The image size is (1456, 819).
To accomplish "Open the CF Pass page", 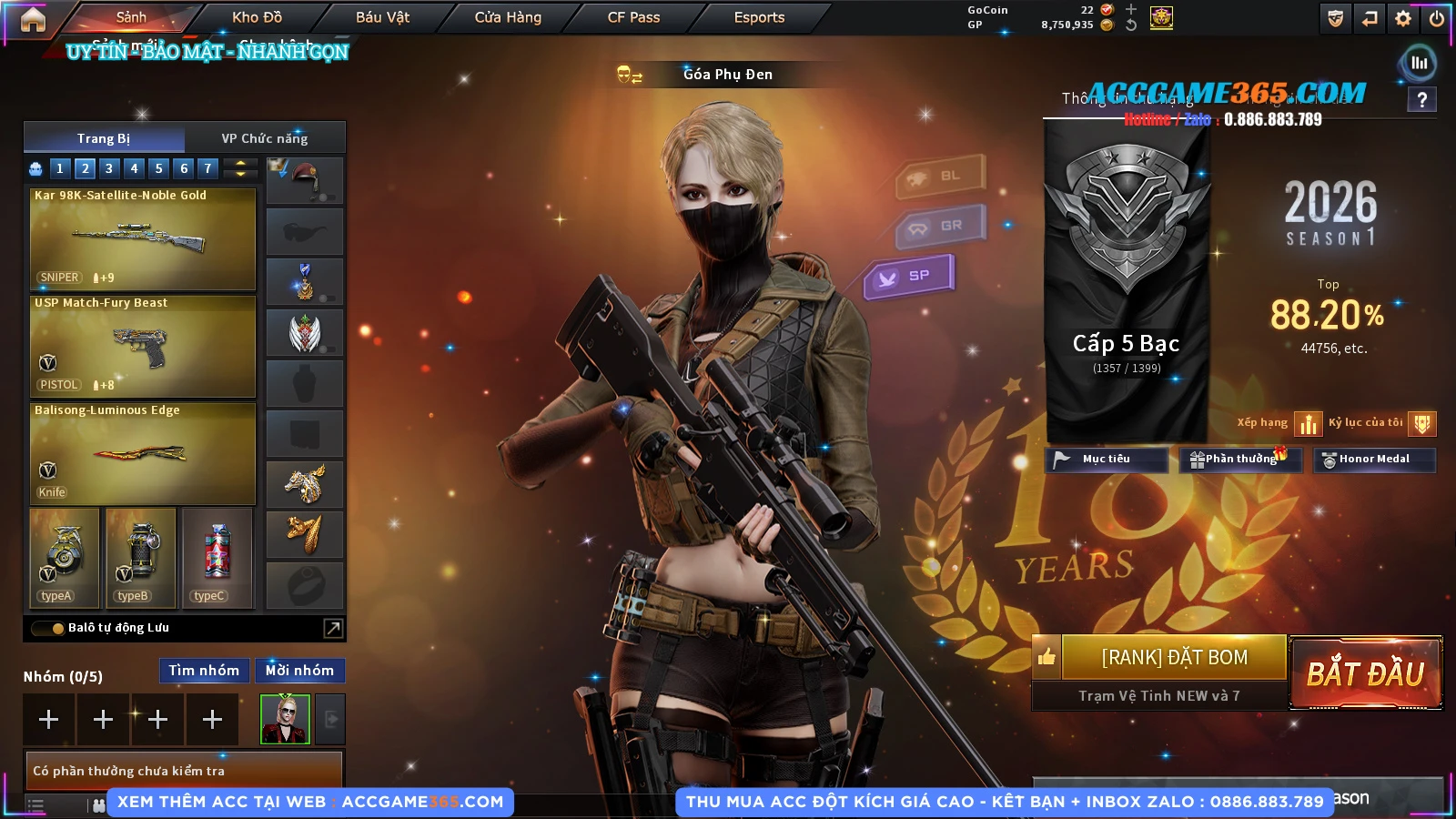I will (x=633, y=17).
